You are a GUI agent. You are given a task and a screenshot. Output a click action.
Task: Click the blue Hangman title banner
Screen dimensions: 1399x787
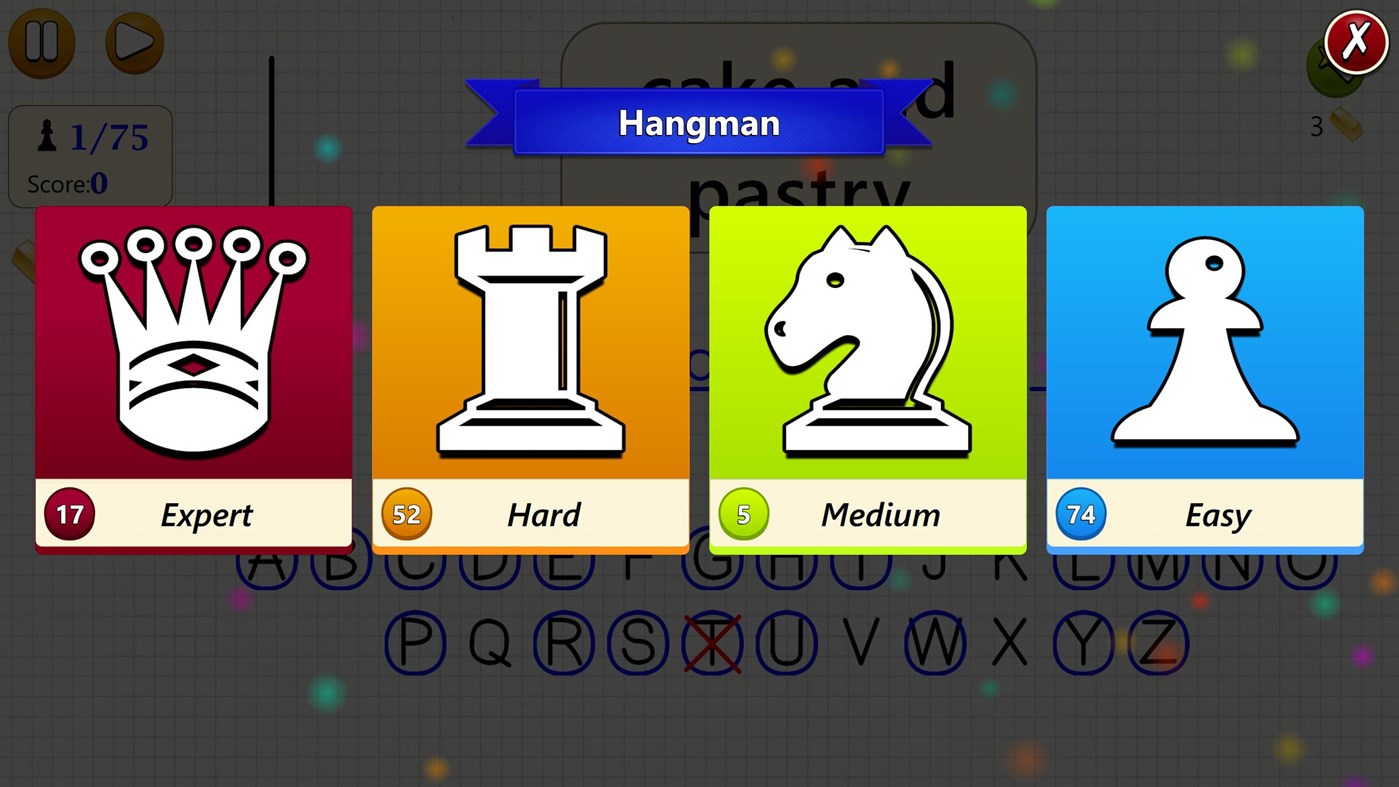(699, 122)
